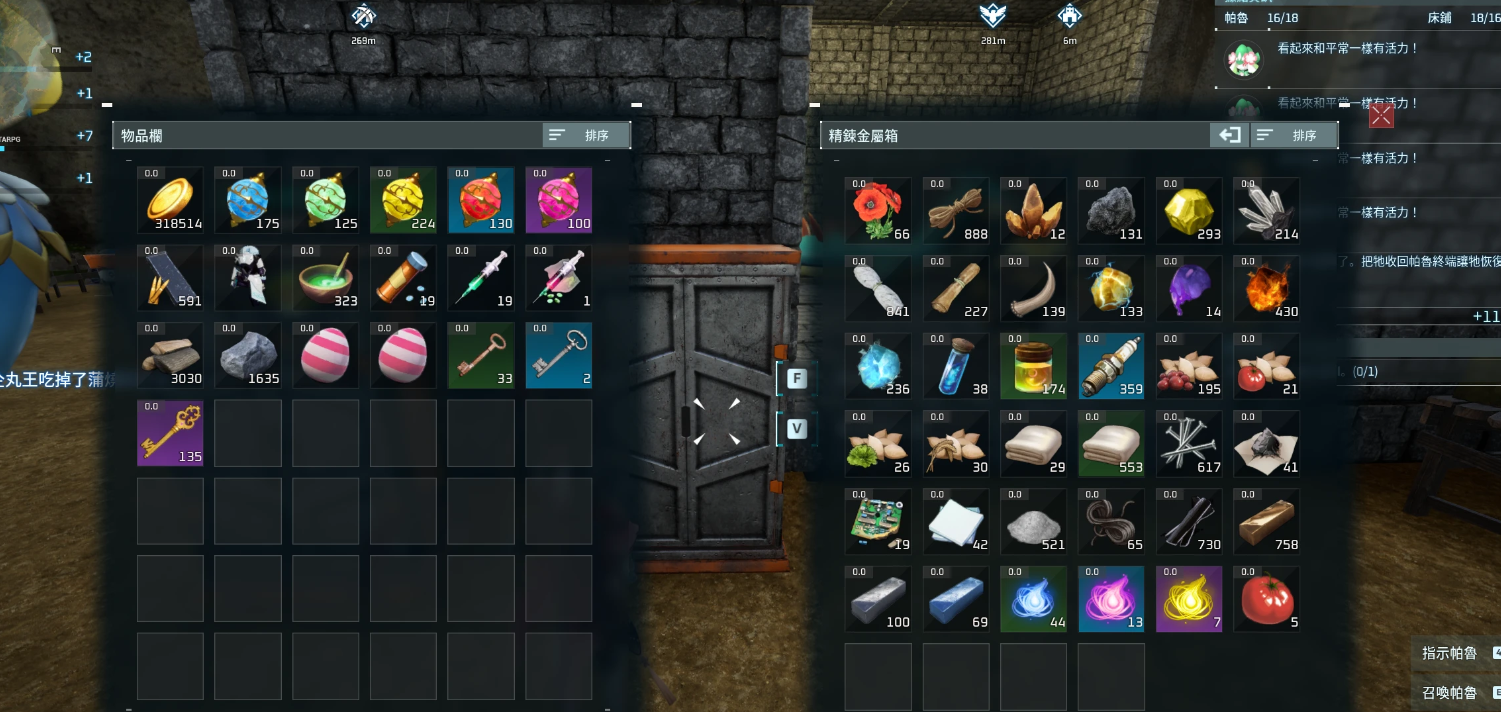1501x712 pixels.
Task: Sort the refined metal chest contents
Action: tap(1294, 135)
